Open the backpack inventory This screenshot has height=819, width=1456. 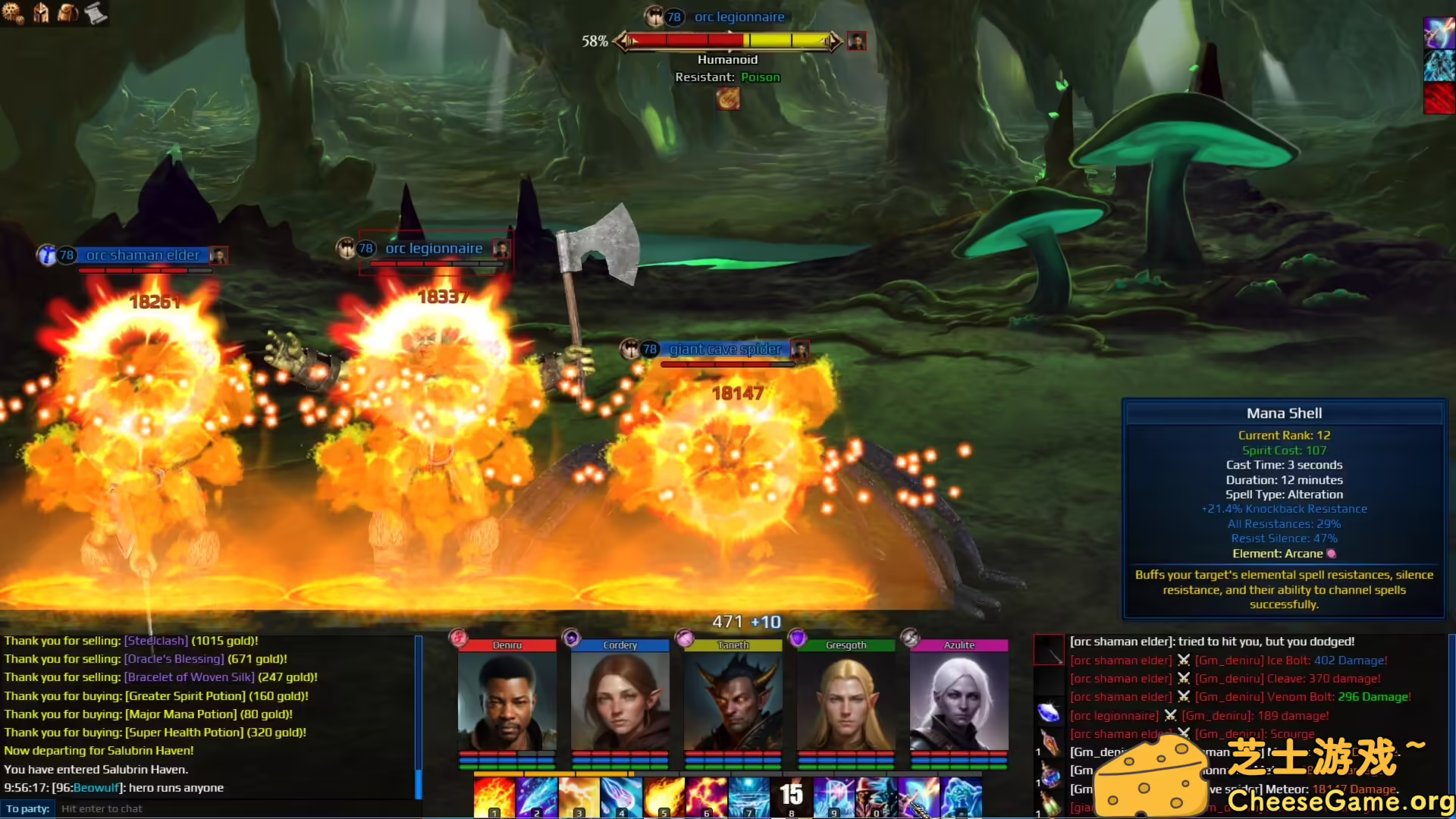click(x=68, y=13)
